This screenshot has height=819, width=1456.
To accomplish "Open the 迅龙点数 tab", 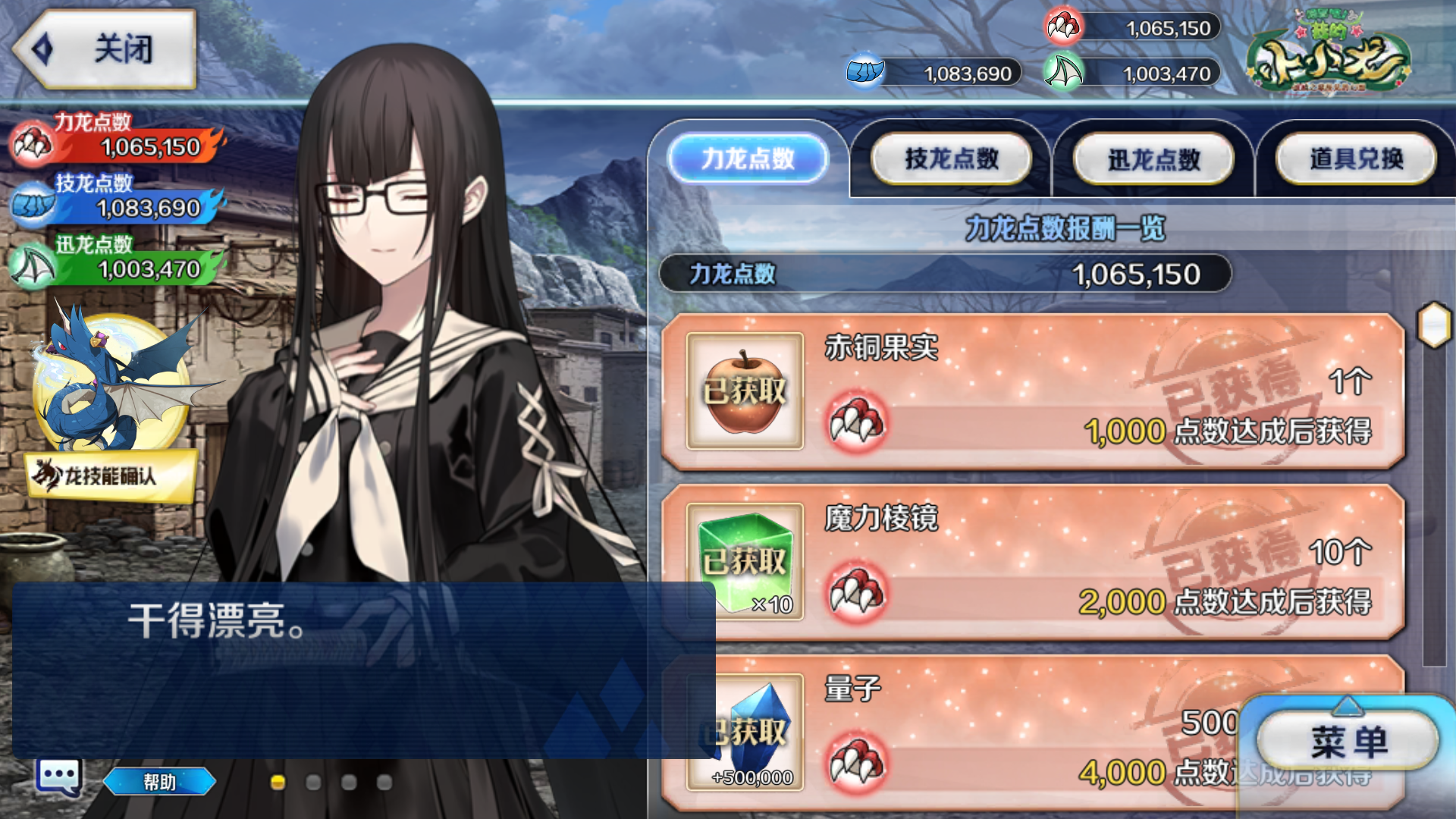I will tap(1154, 158).
